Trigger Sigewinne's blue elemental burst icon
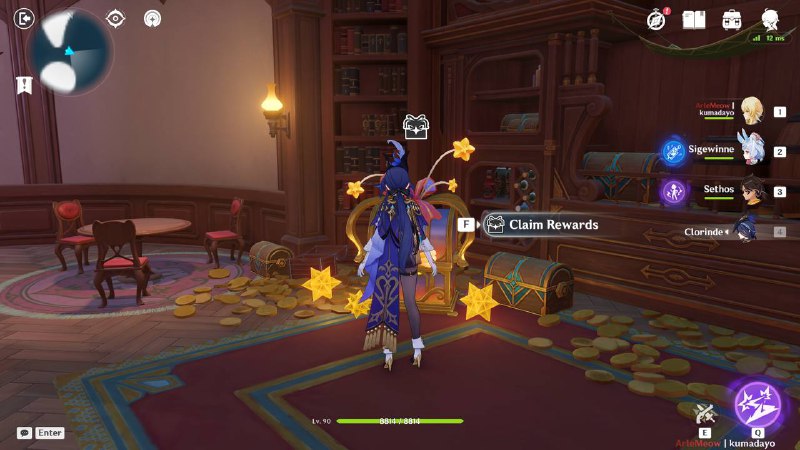This screenshot has height=450, width=800. pos(672,151)
